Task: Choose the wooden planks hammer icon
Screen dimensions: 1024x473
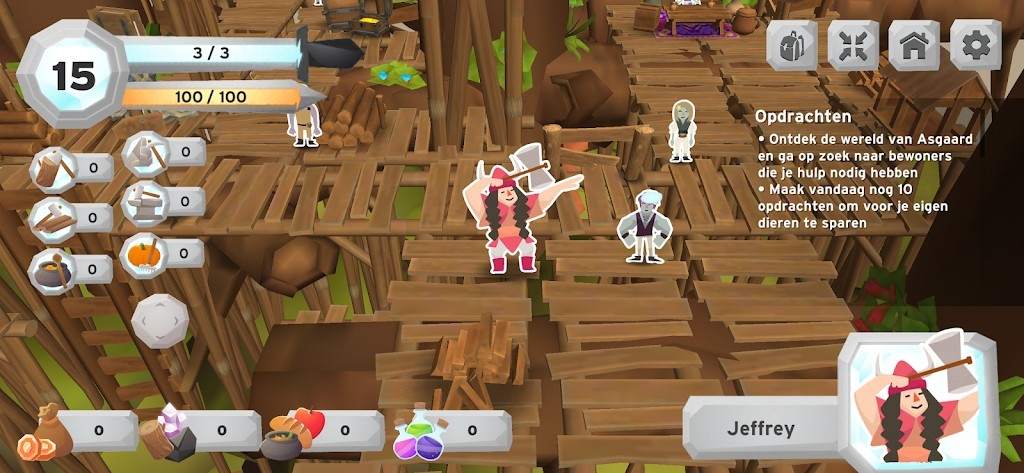Action: point(55,217)
